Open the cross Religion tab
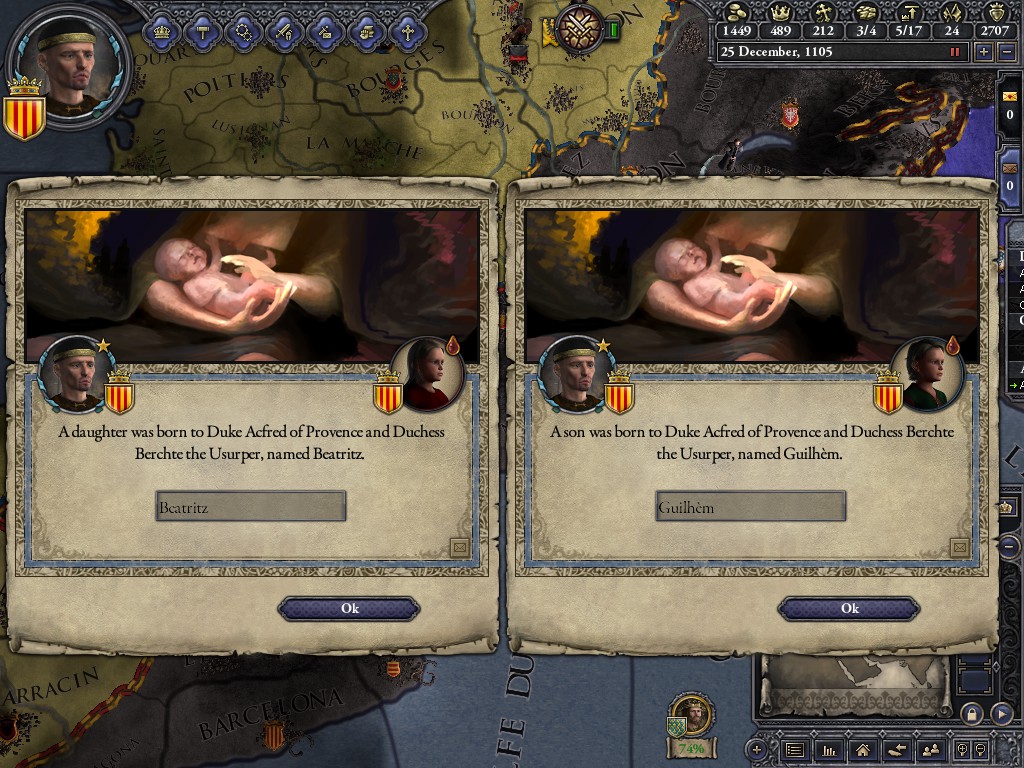This screenshot has width=1024, height=768. coord(407,31)
